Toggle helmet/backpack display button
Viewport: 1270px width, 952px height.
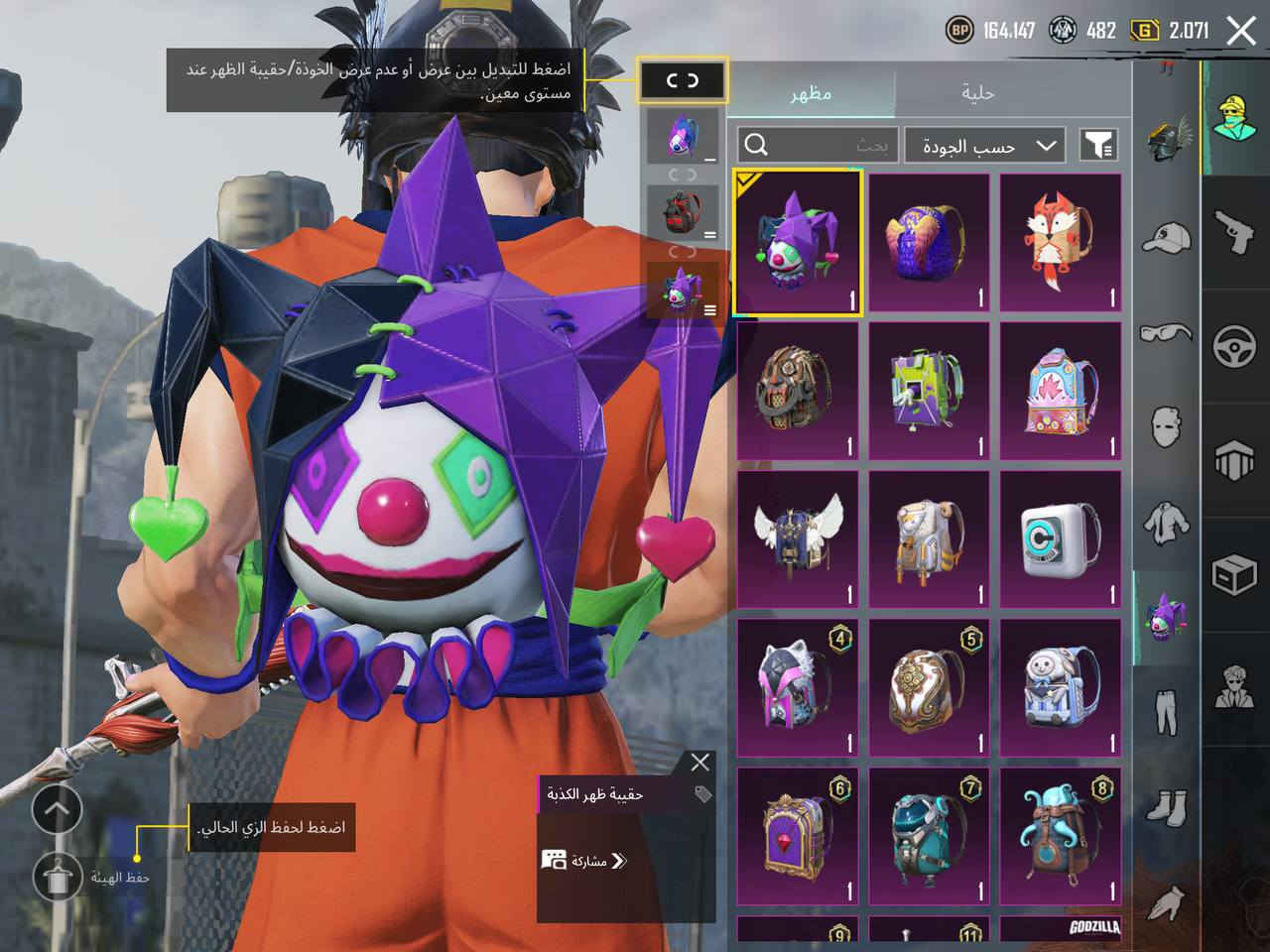pyautogui.click(x=682, y=80)
